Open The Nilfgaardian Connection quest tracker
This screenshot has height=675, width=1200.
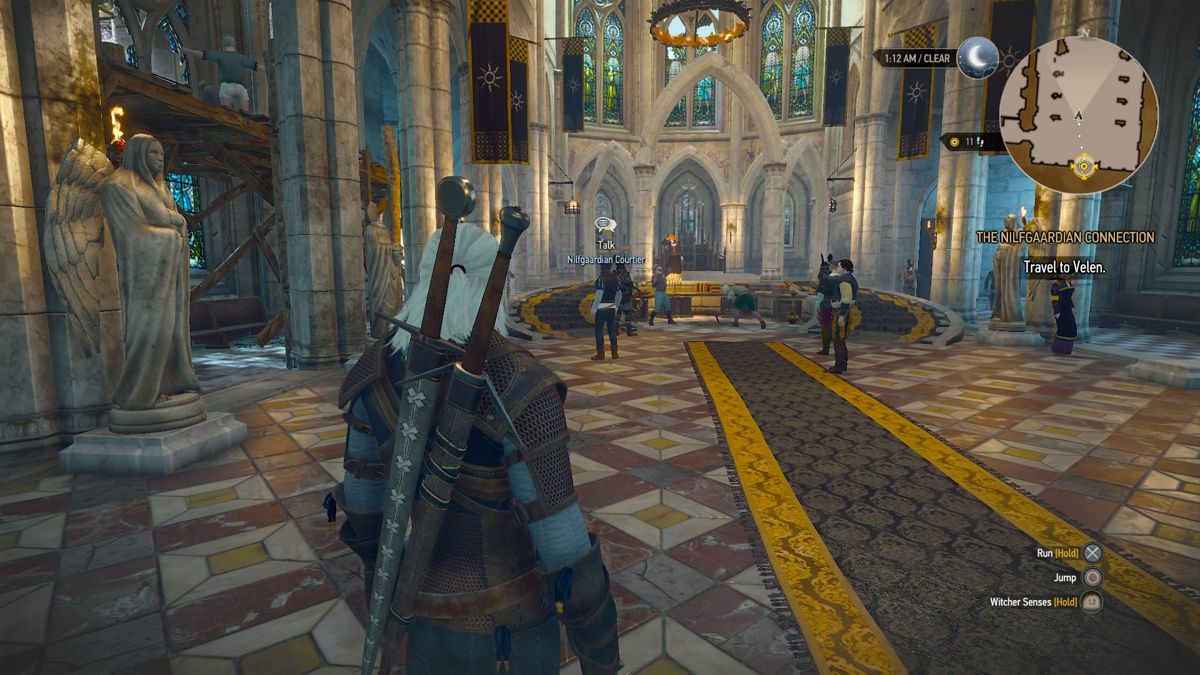pyautogui.click(x=1065, y=238)
